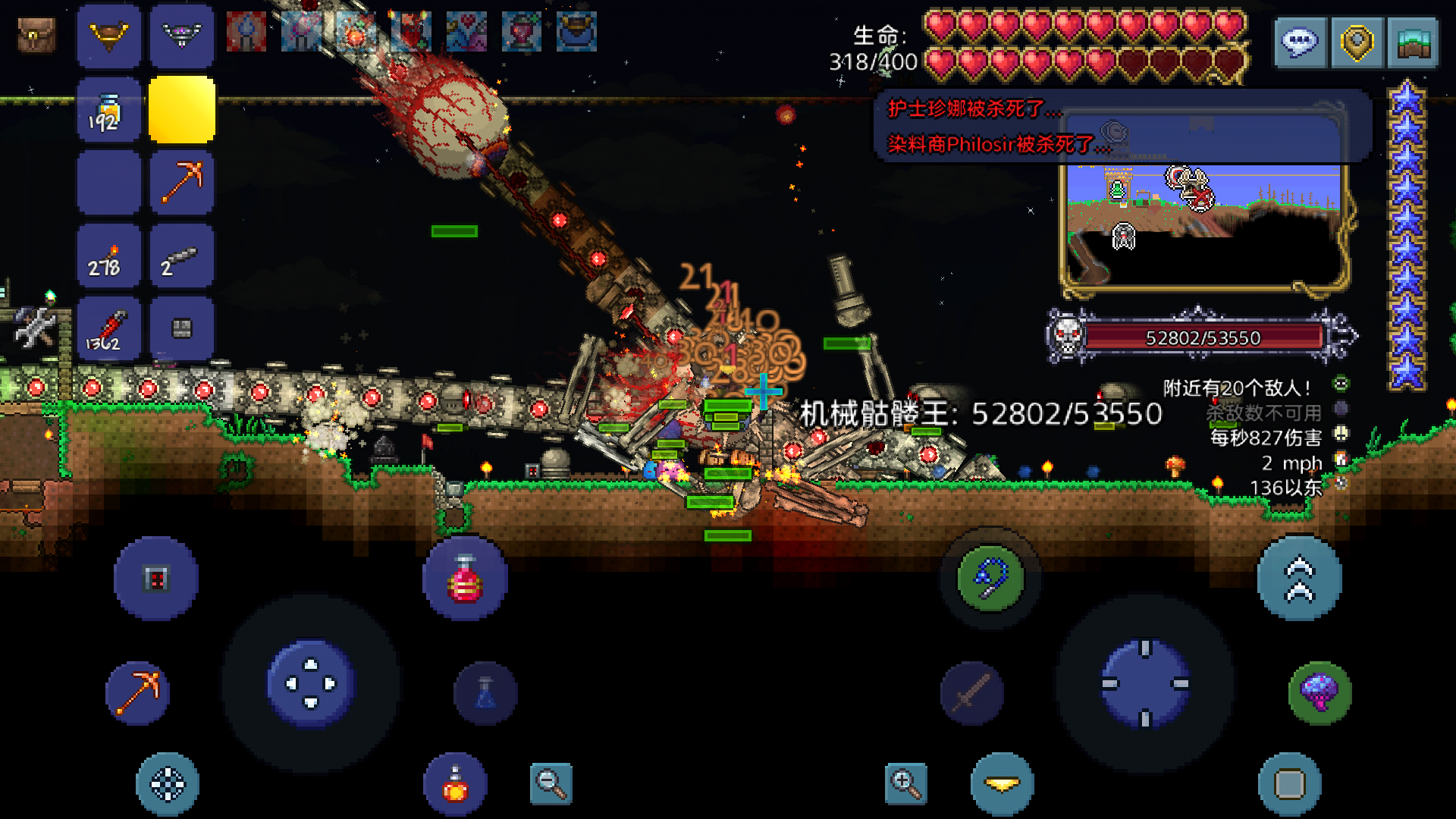Image resolution: width=1456 pixels, height=819 pixels.
Task: Open the inventory chest icon
Action: (36, 36)
